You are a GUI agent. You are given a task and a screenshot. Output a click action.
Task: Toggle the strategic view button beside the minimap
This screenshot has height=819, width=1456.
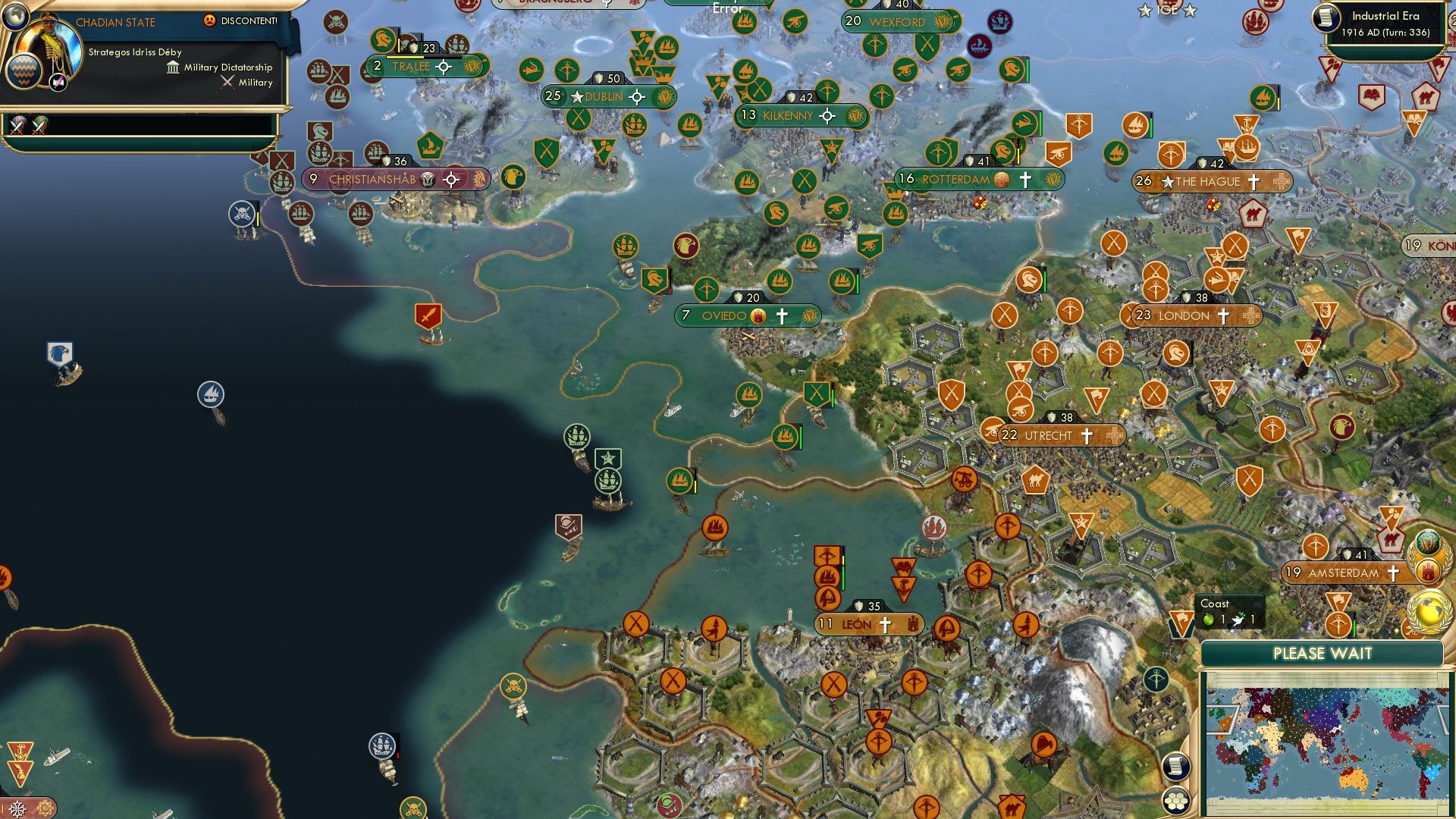point(1175,767)
